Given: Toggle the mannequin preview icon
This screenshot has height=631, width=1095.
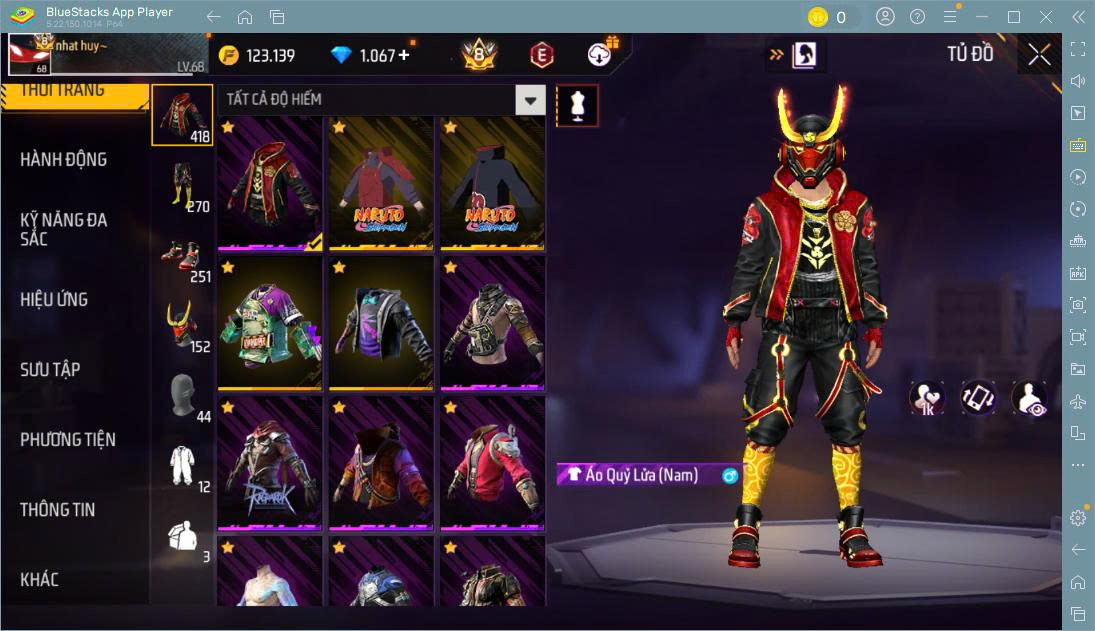Looking at the screenshot, I should [577, 104].
